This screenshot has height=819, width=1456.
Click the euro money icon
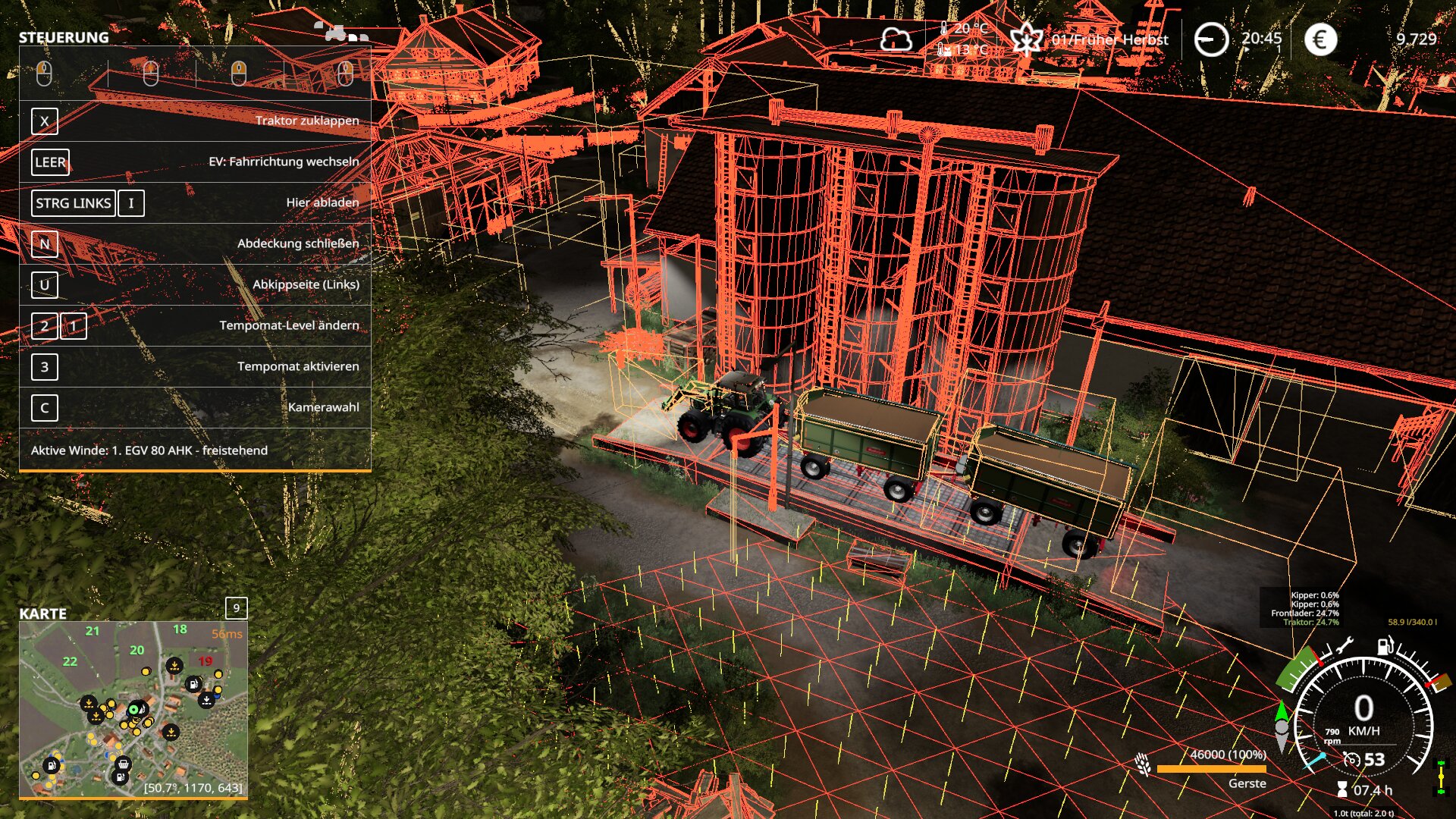point(1320,39)
